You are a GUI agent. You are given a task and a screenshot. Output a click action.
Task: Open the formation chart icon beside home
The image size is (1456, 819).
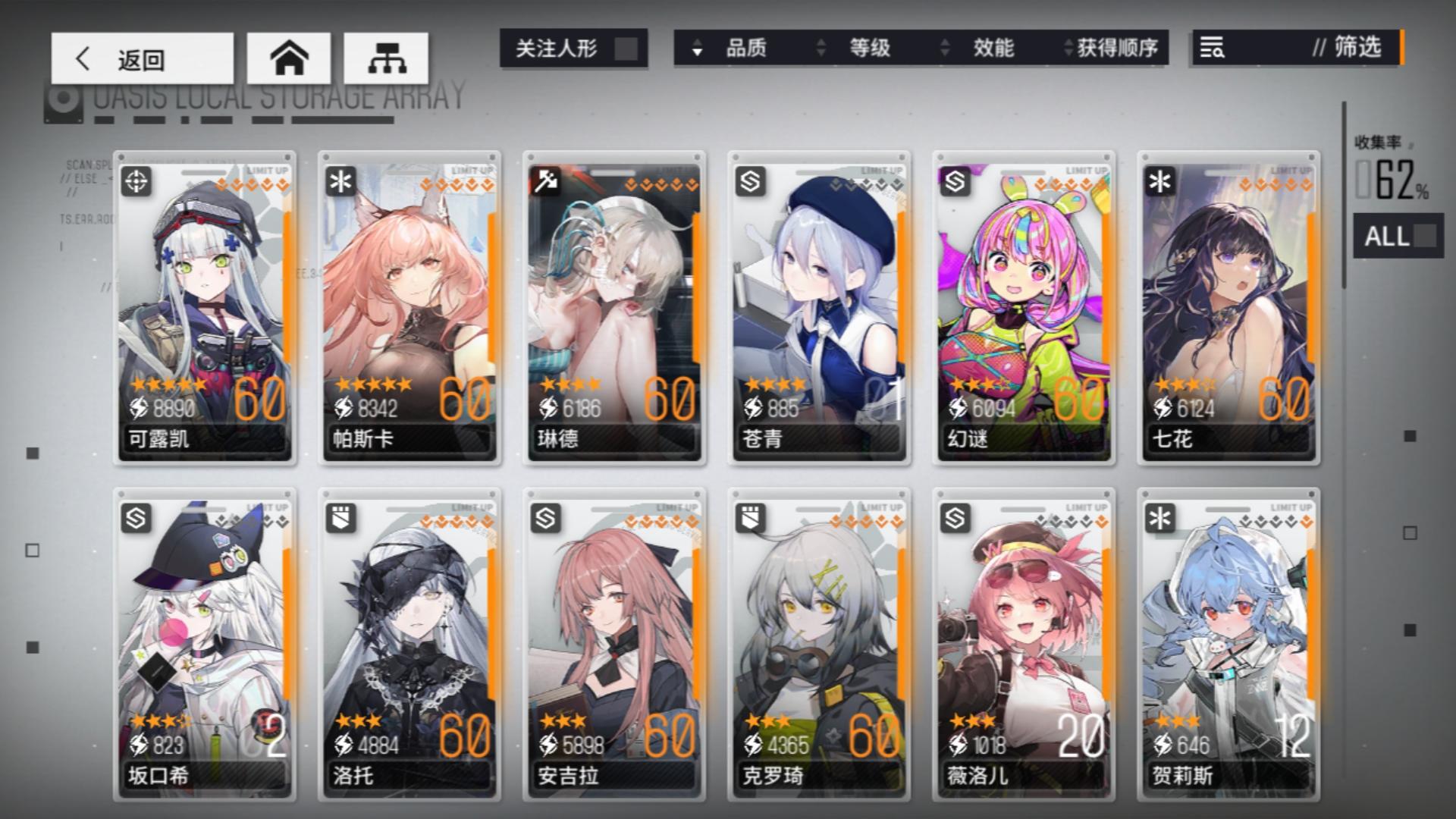point(388,58)
